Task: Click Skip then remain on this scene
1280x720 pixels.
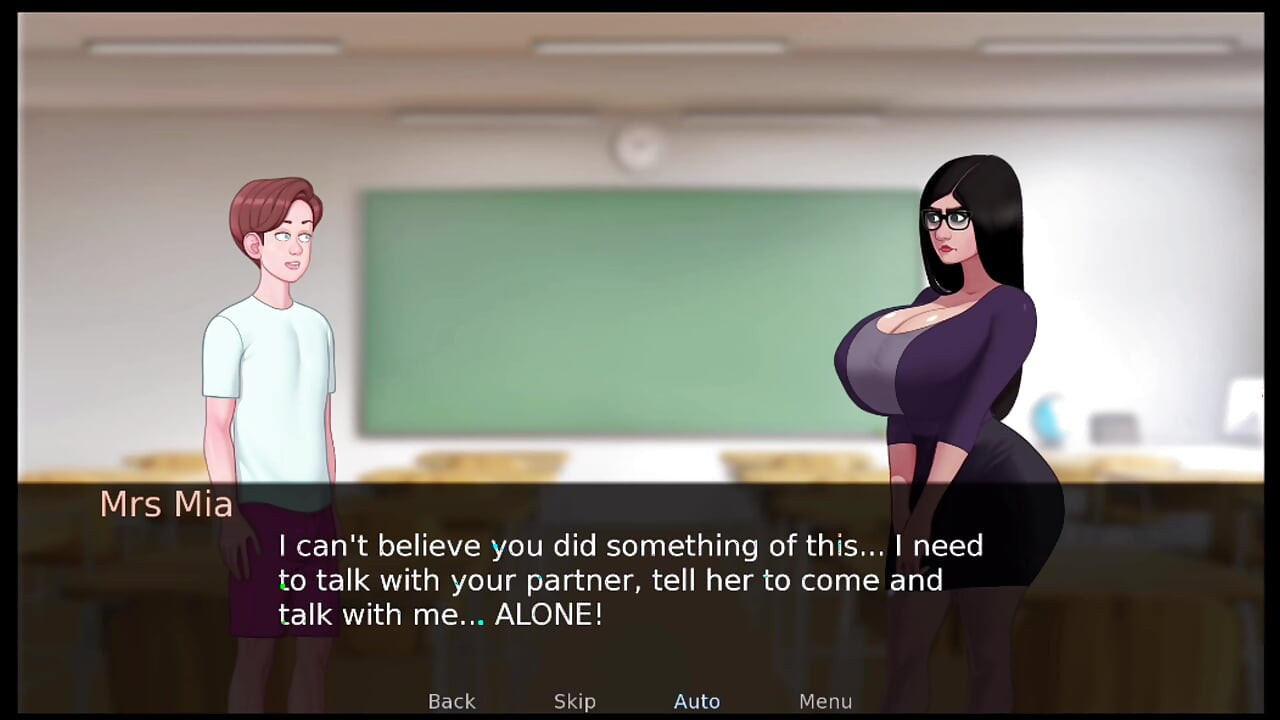Action: [x=574, y=701]
